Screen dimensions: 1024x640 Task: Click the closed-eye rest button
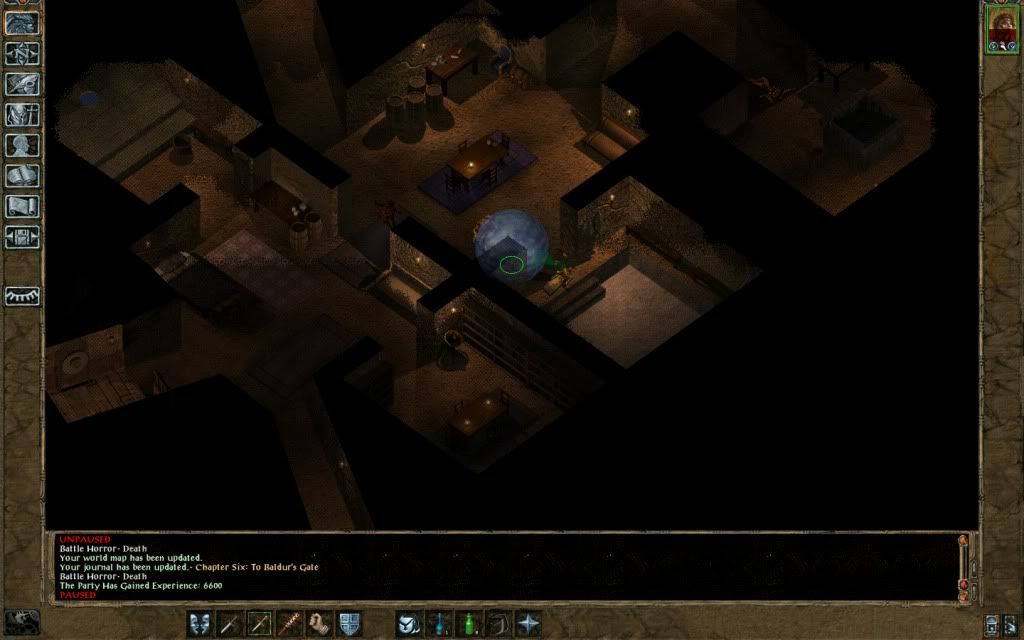22,297
